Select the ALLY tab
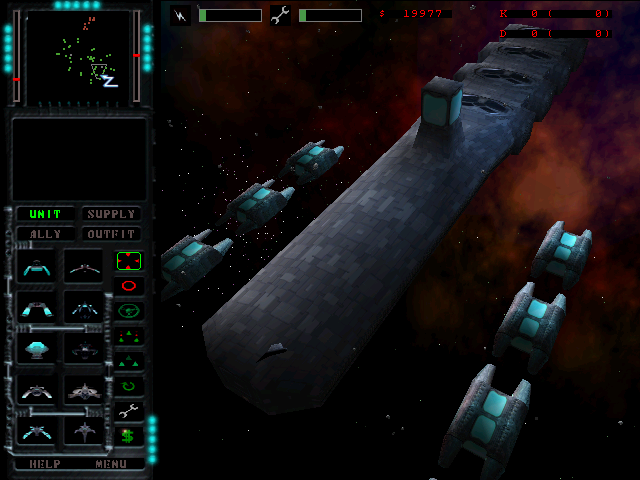Screen dimensions: 640x480 point(45,234)
